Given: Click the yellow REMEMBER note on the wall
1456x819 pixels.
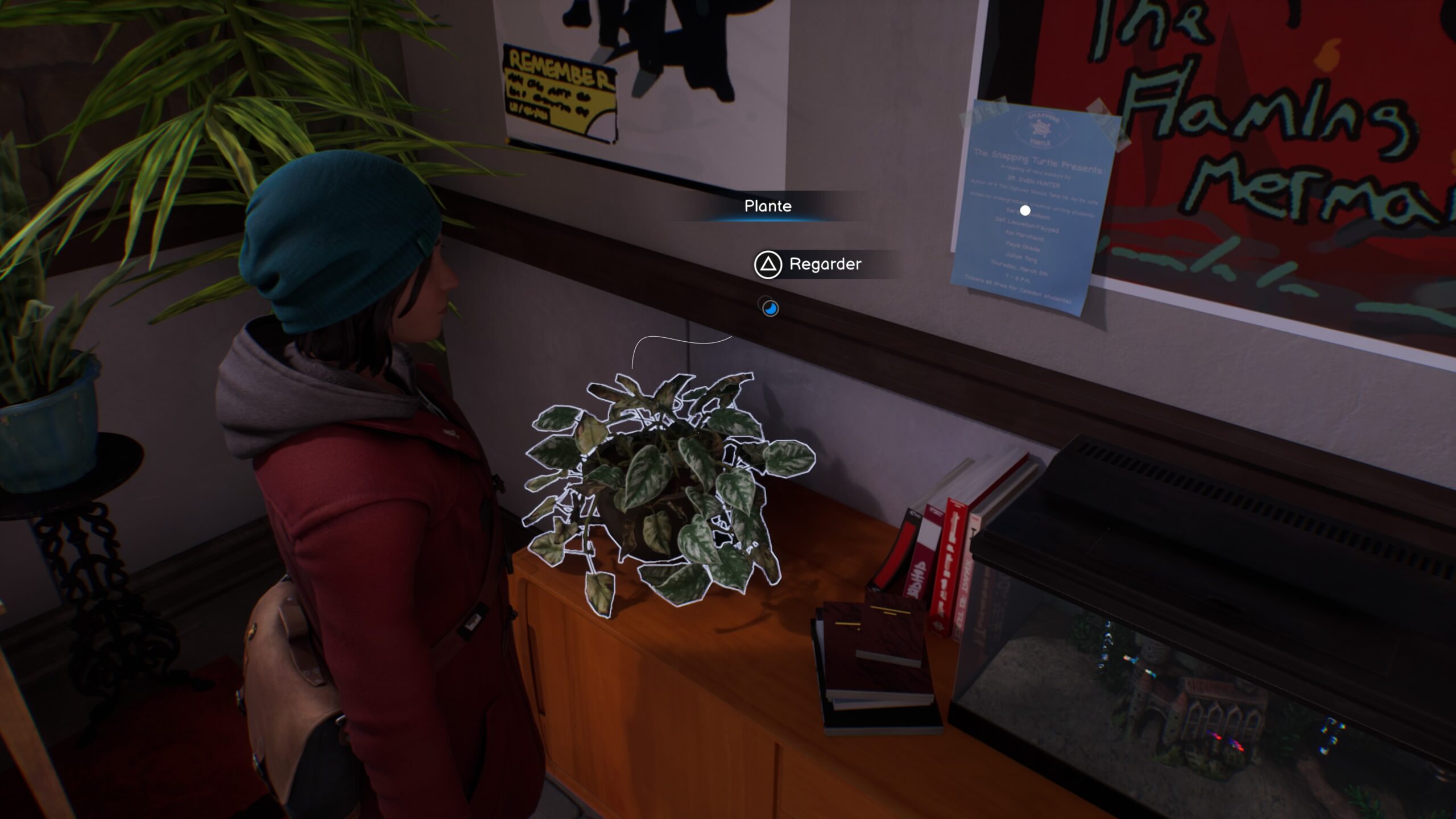Looking at the screenshot, I should (x=560, y=91).
